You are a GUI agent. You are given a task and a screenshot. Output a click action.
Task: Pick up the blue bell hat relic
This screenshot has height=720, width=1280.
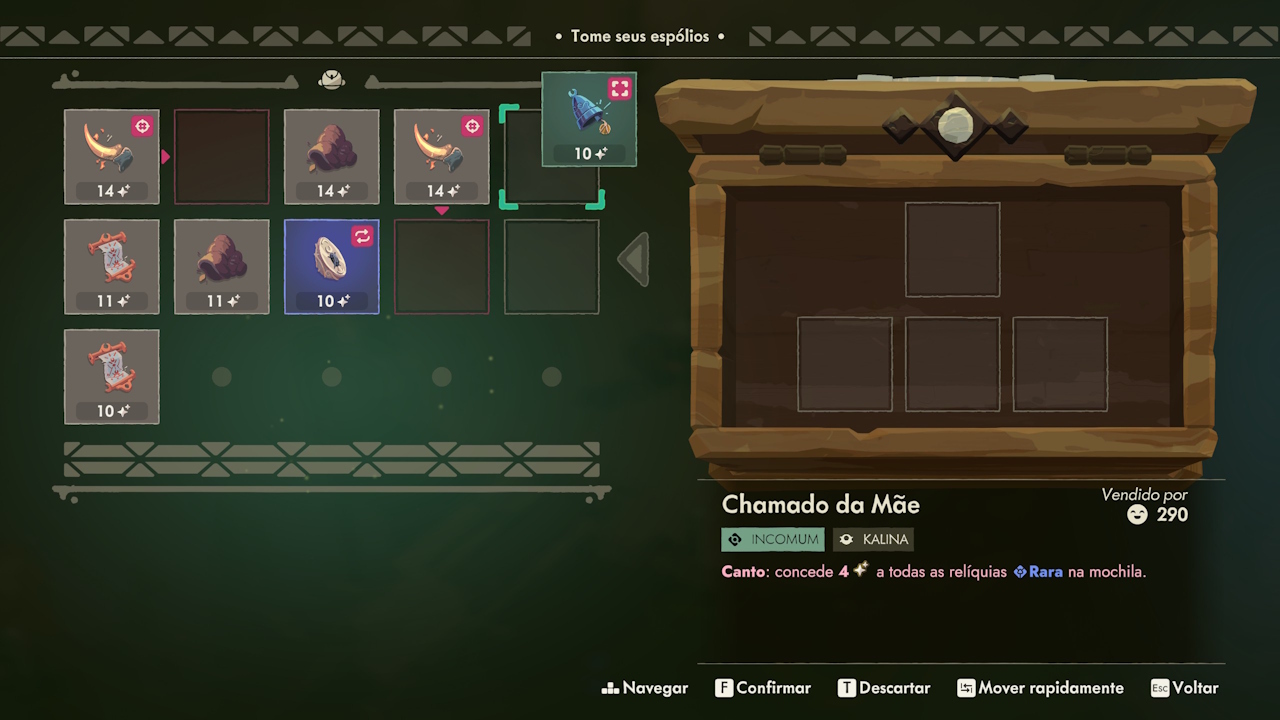click(589, 120)
